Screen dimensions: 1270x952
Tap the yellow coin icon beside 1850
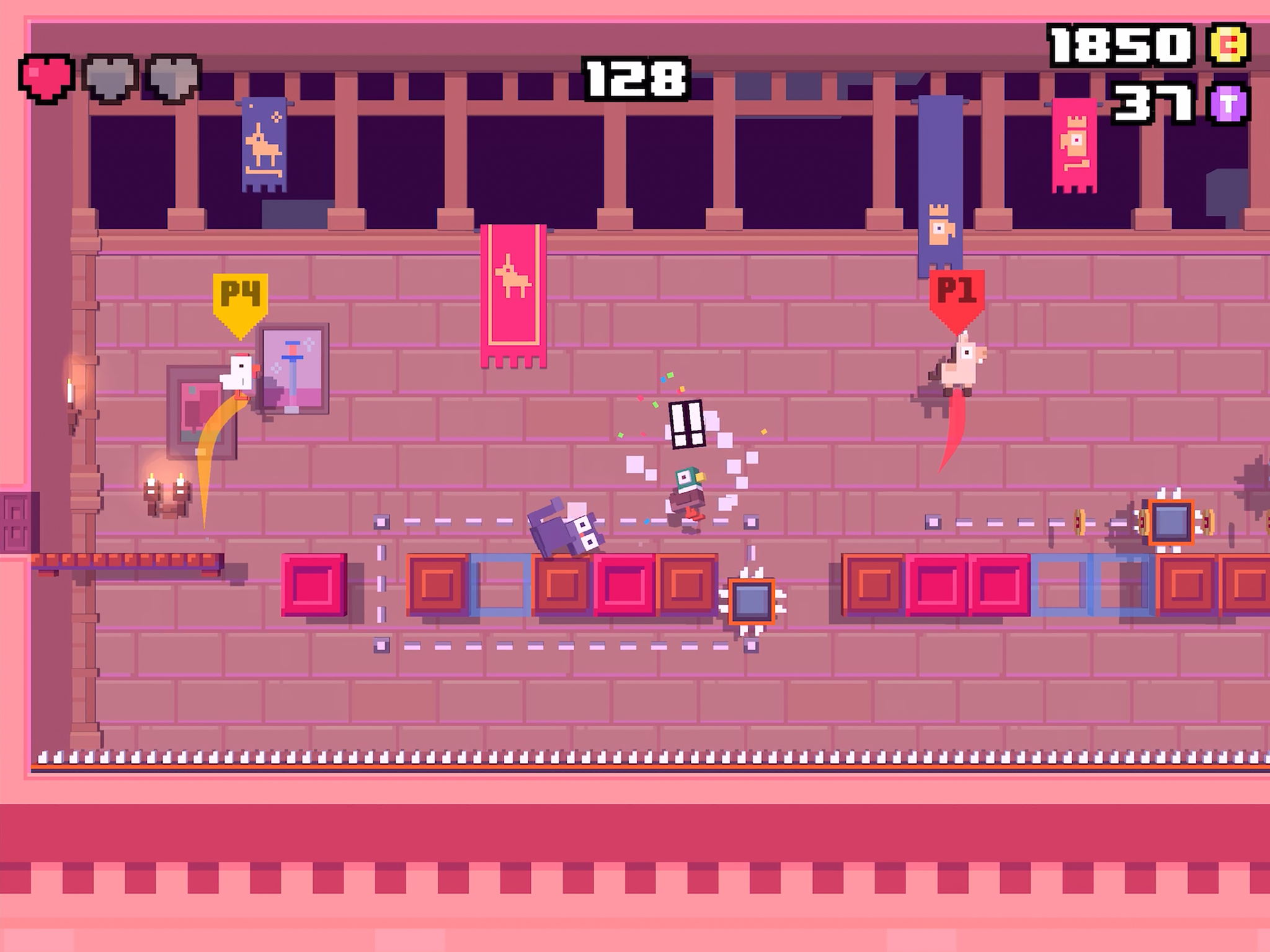pyautogui.click(x=1230, y=44)
